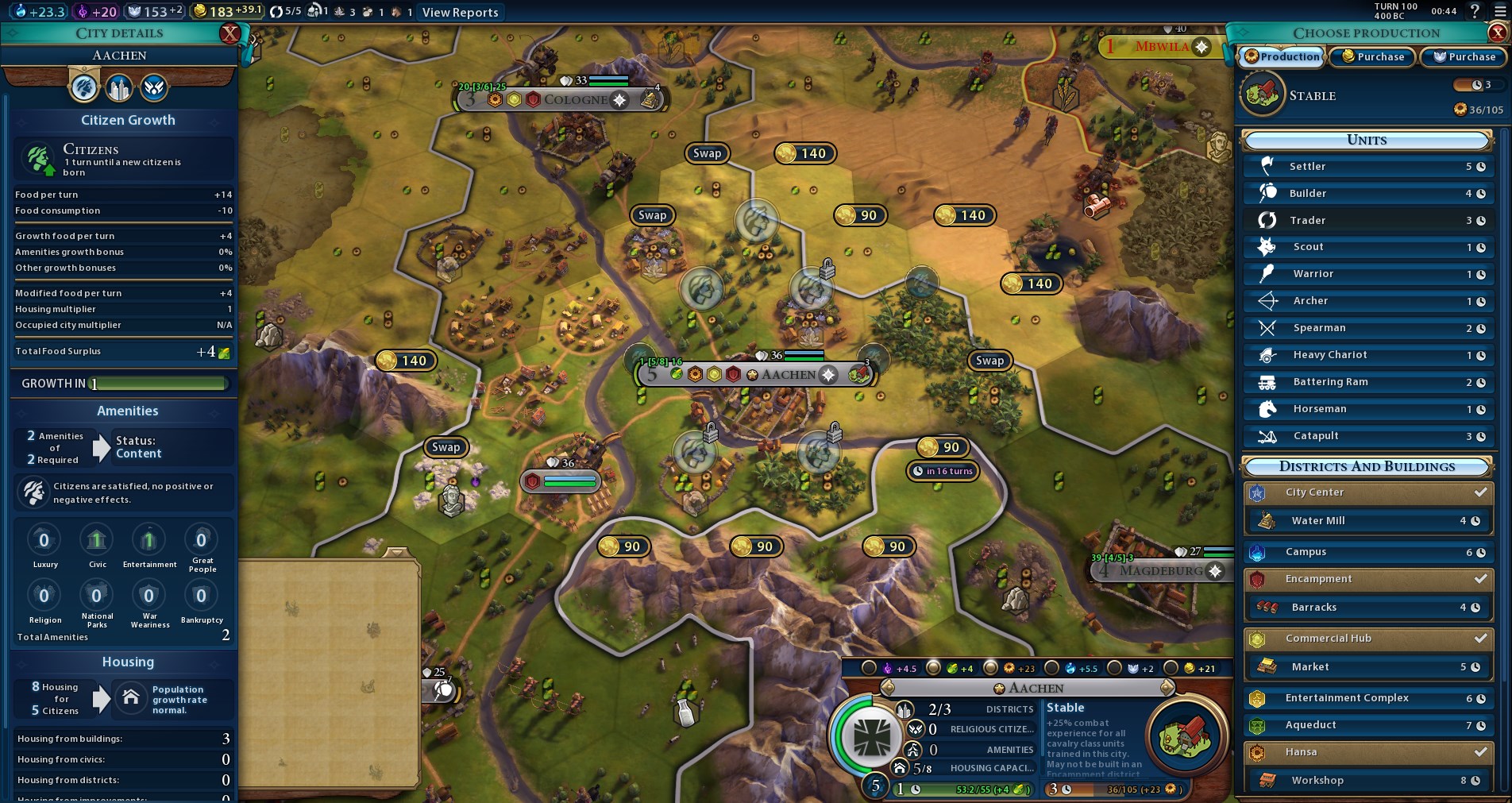Train an Archer unit
The height and width of the screenshot is (803, 1512).
click(x=1367, y=301)
